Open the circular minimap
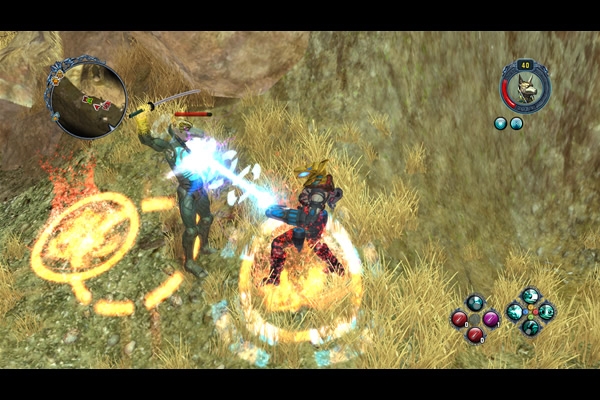Screen dimensions: 600x400 pyautogui.click(x=85, y=98)
